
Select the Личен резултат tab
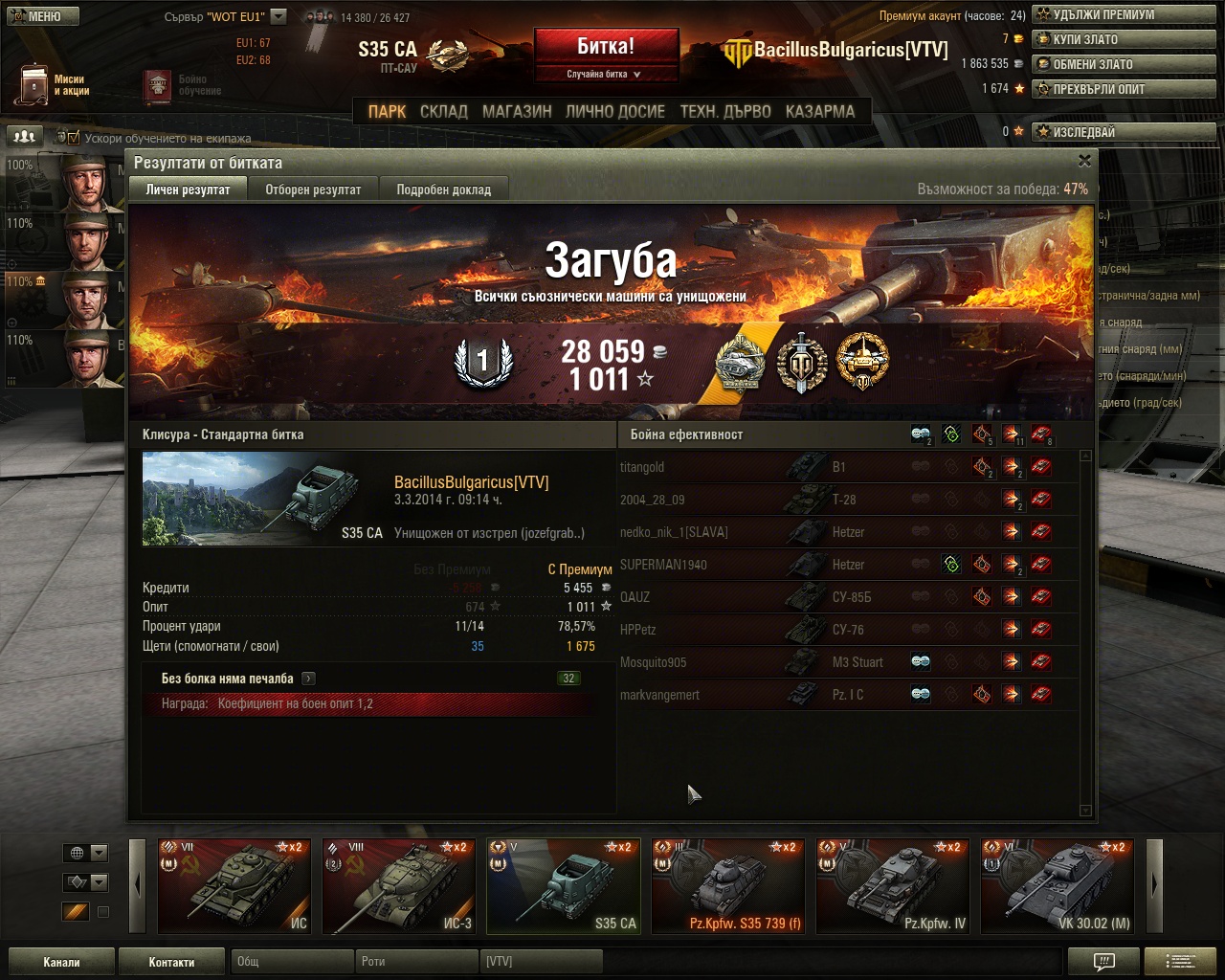(x=188, y=189)
